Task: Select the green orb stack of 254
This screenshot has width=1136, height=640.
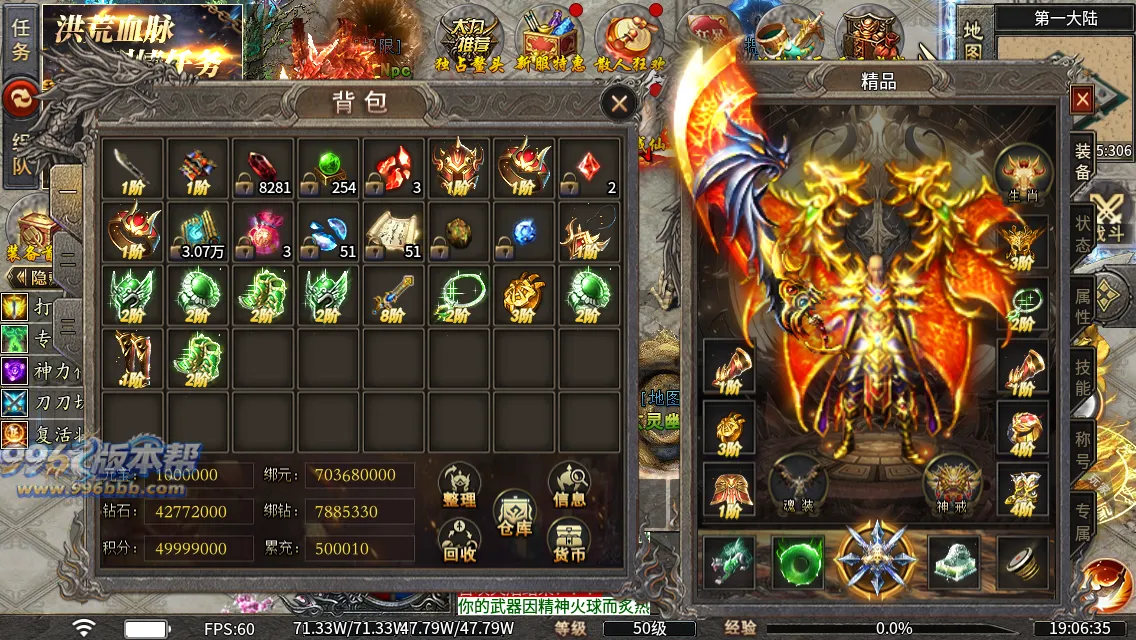Action: point(329,167)
